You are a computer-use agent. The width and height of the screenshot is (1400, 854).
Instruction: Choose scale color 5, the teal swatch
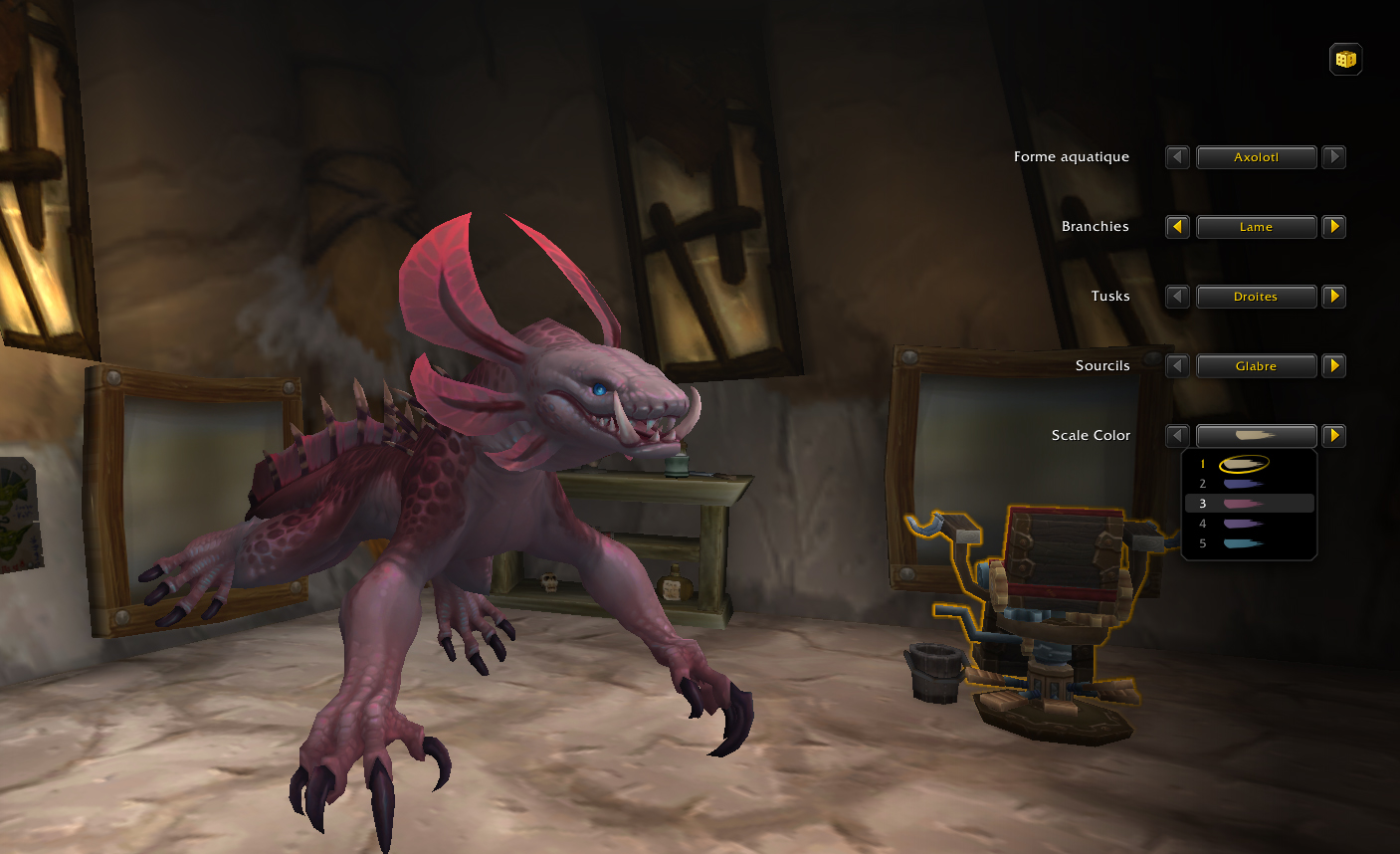tap(1244, 543)
